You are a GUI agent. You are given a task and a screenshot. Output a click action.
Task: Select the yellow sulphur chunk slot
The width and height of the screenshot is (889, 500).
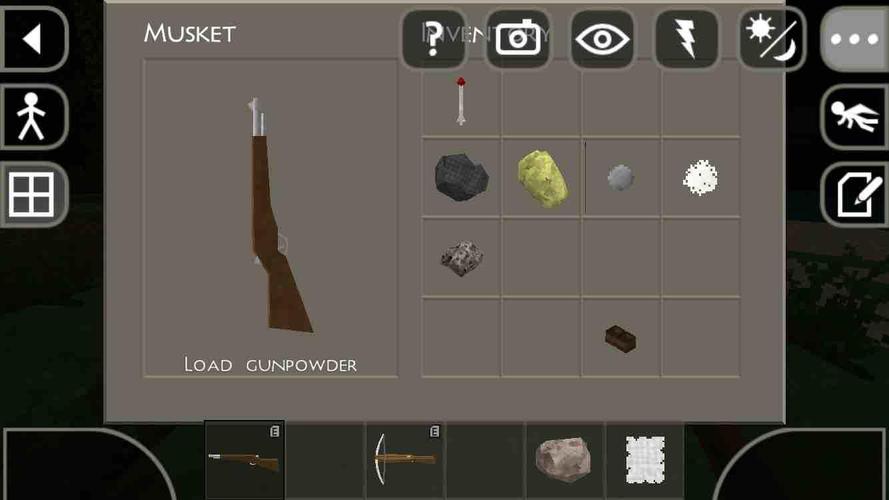pyautogui.click(x=542, y=178)
